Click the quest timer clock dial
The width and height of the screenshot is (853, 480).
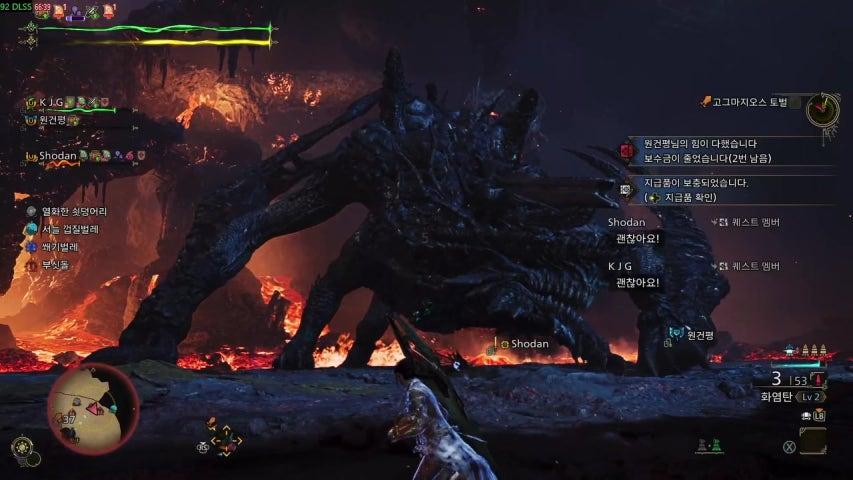(823, 108)
